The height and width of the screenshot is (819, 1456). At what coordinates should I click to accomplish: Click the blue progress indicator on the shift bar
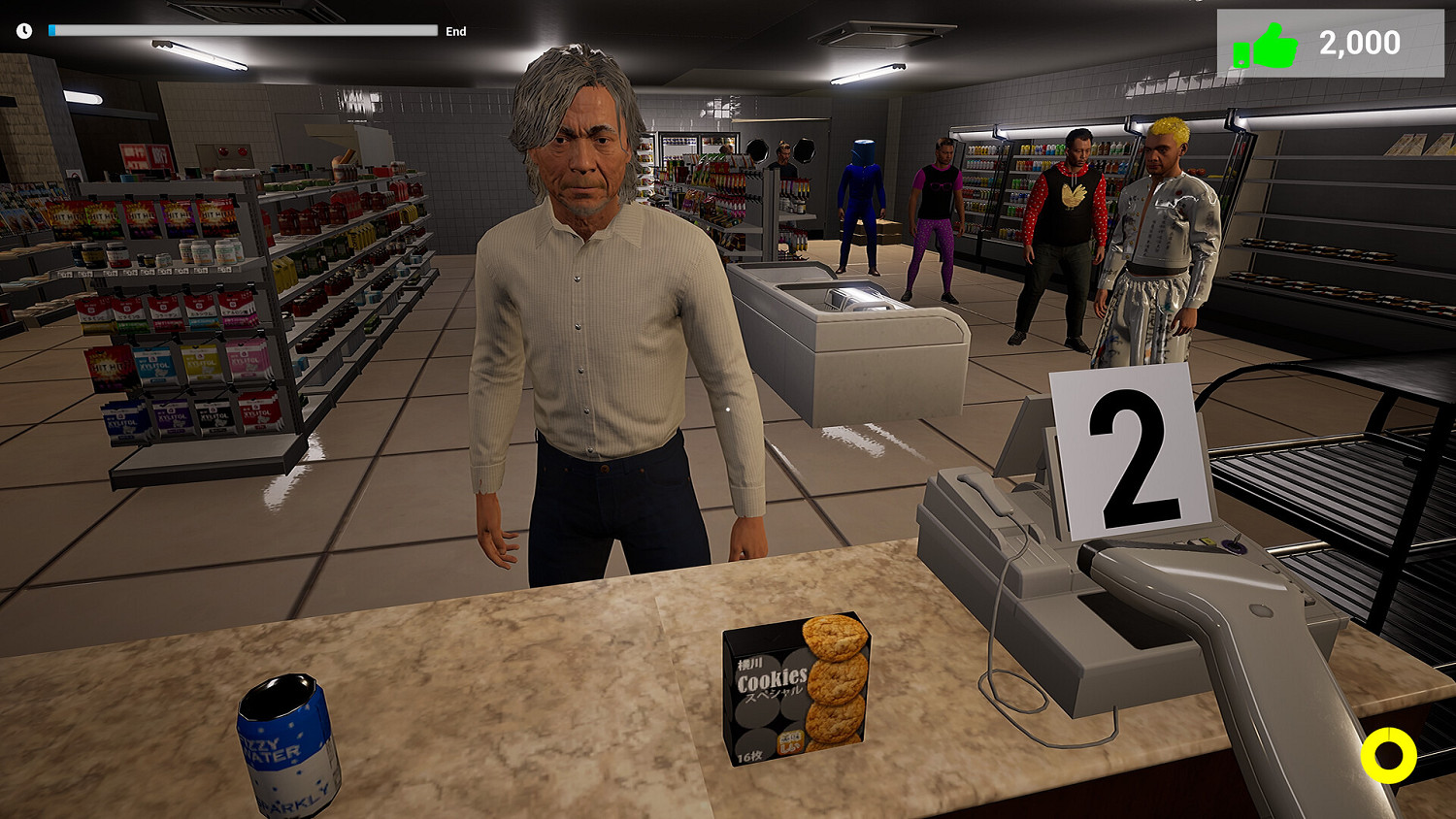(50, 29)
